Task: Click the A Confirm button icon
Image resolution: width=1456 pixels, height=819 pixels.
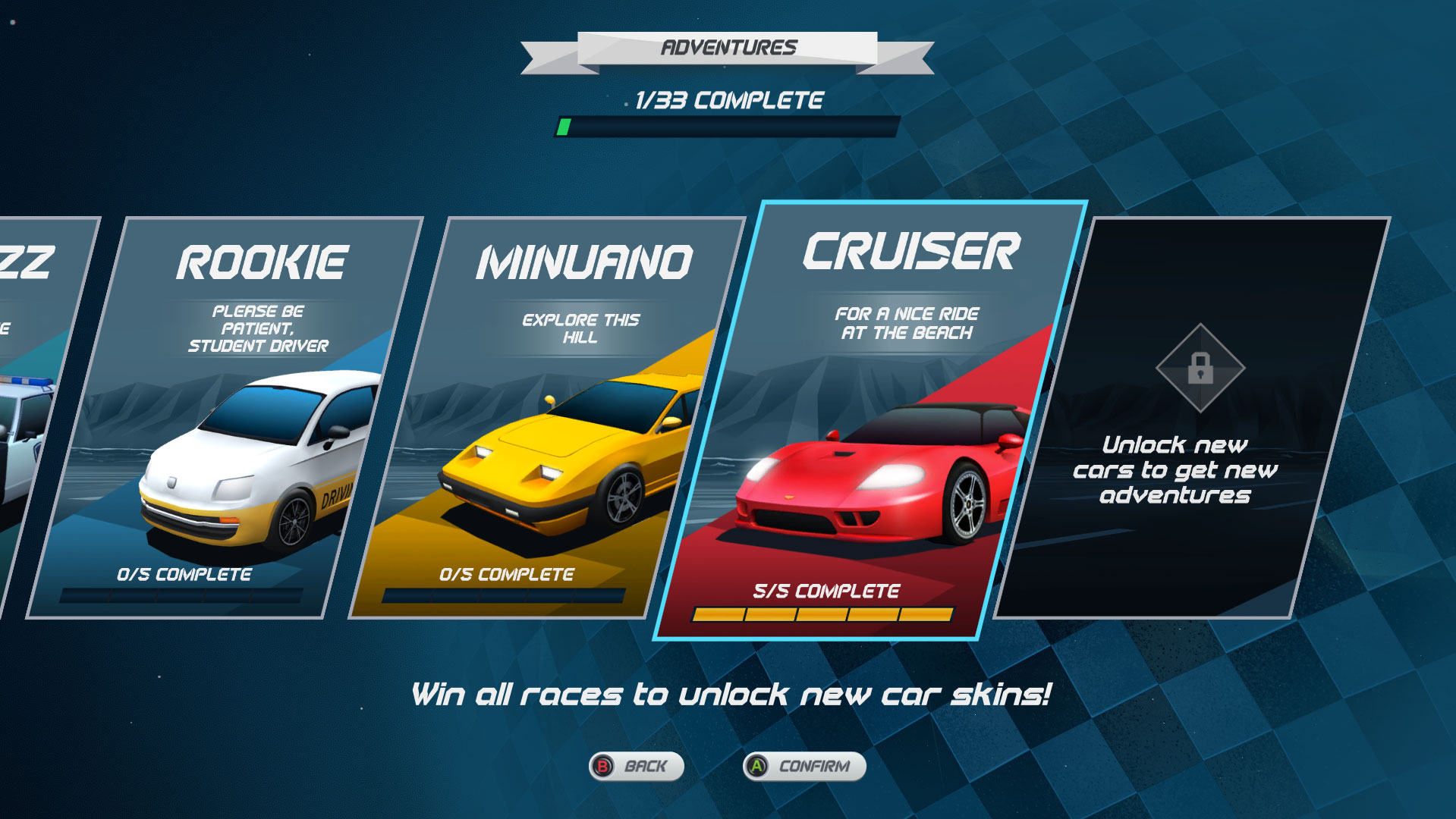Action: pos(758,766)
